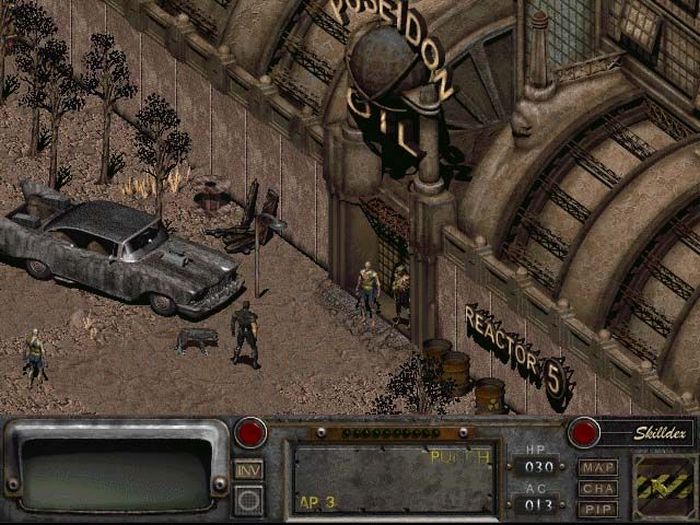Click the red button beside Skilldex
Image resolution: width=700 pixels, height=525 pixels.
coord(583,433)
